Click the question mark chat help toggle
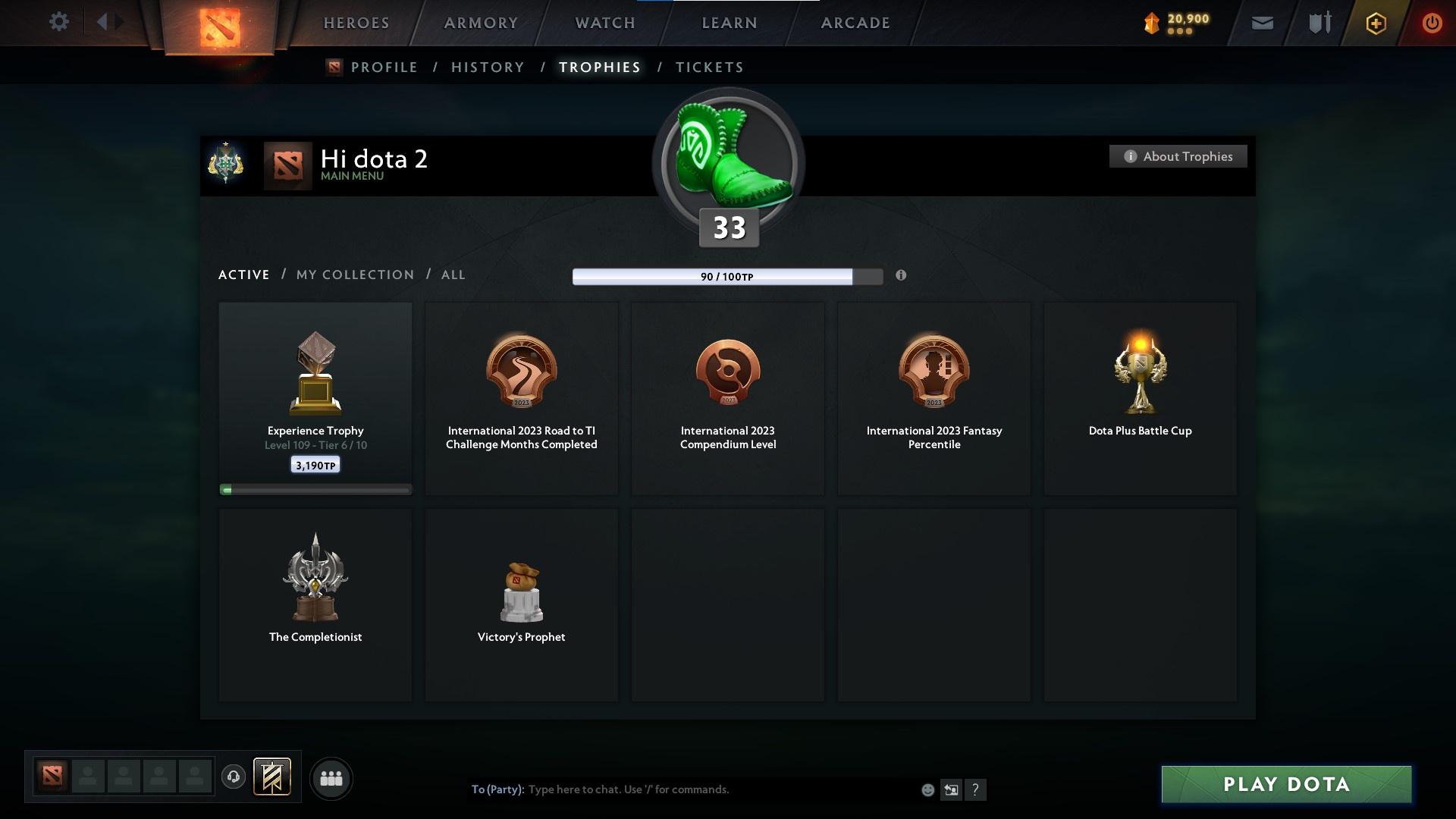The width and height of the screenshot is (1456, 819). click(977, 789)
